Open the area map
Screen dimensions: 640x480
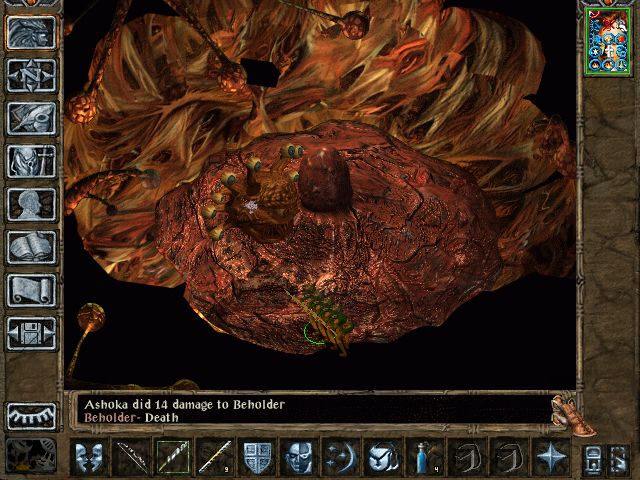point(31,75)
